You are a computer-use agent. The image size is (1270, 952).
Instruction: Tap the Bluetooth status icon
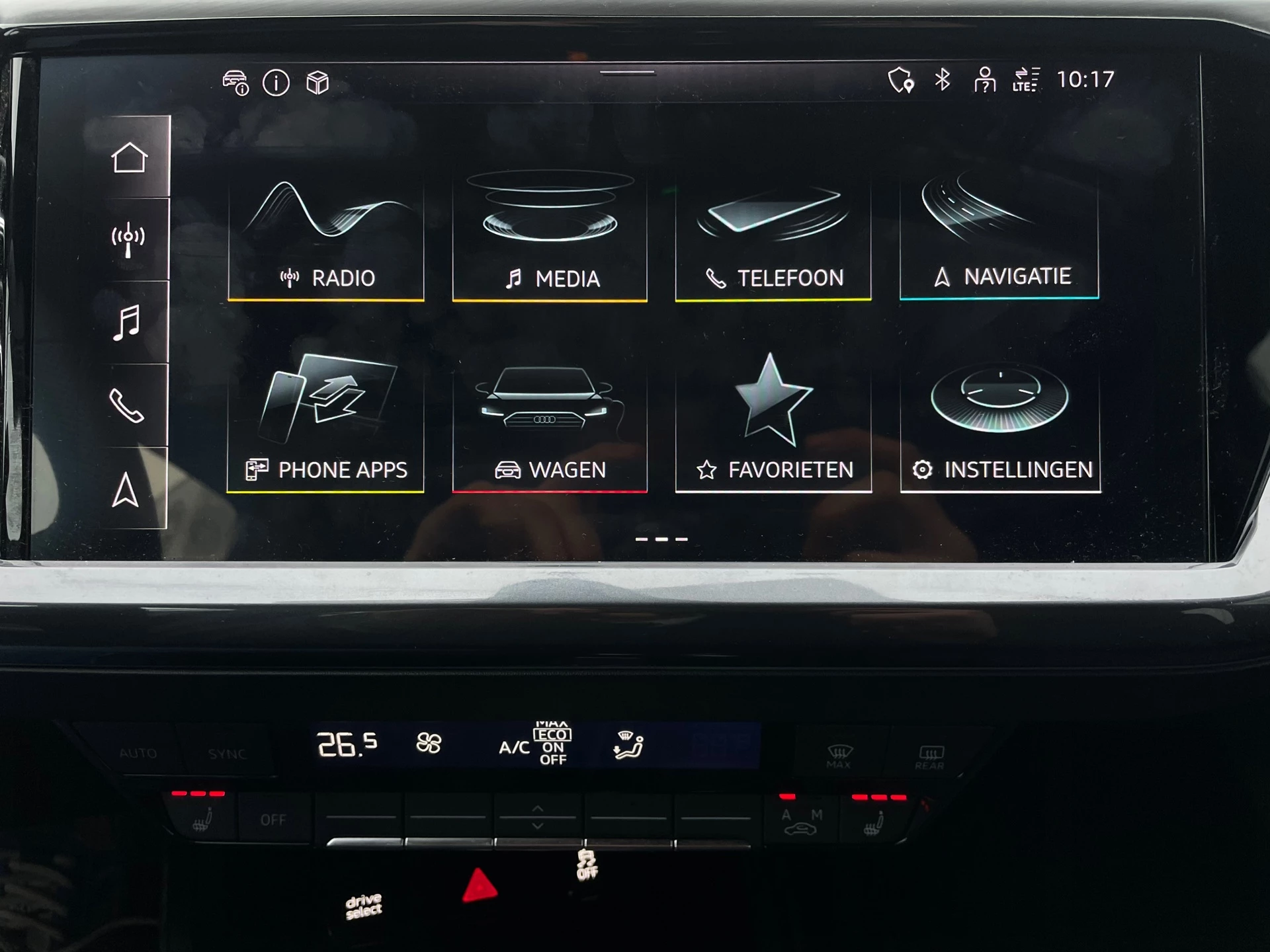point(943,80)
